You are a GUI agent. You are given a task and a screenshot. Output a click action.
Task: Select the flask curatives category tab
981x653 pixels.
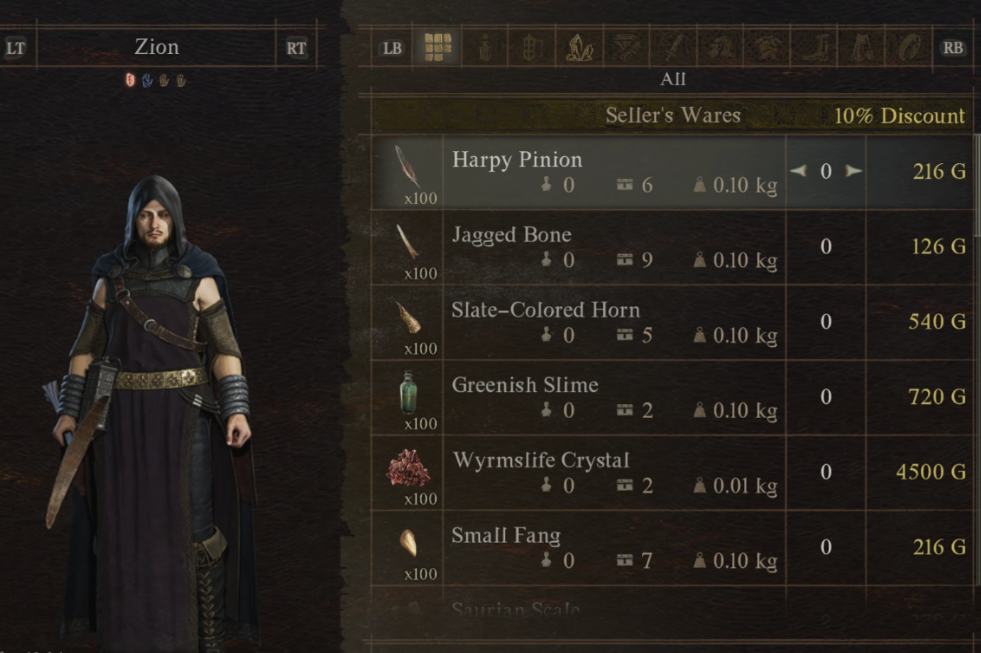point(486,47)
